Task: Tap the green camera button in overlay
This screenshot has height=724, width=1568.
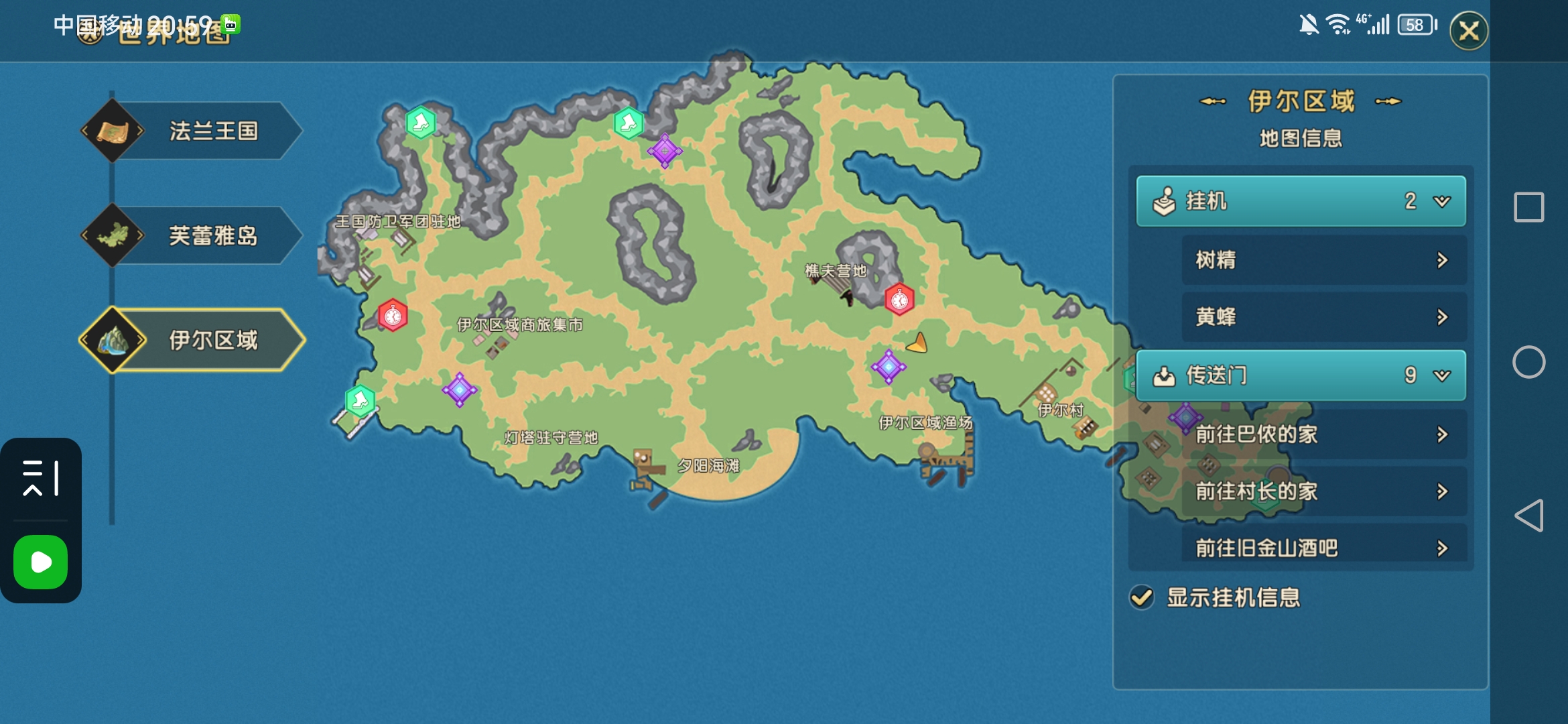Action: (x=41, y=562)
